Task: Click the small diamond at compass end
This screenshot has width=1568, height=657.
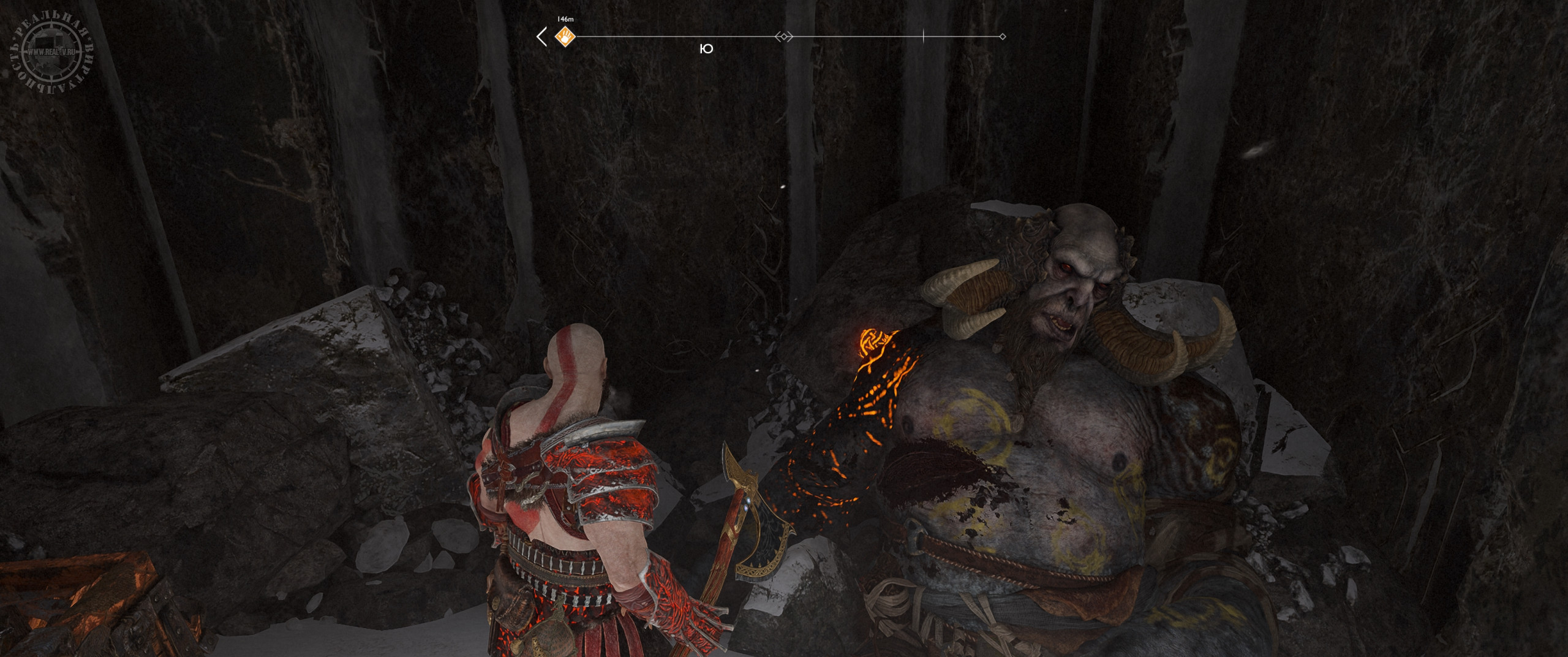Action: pyautogui.click(x=1002, y=37)
